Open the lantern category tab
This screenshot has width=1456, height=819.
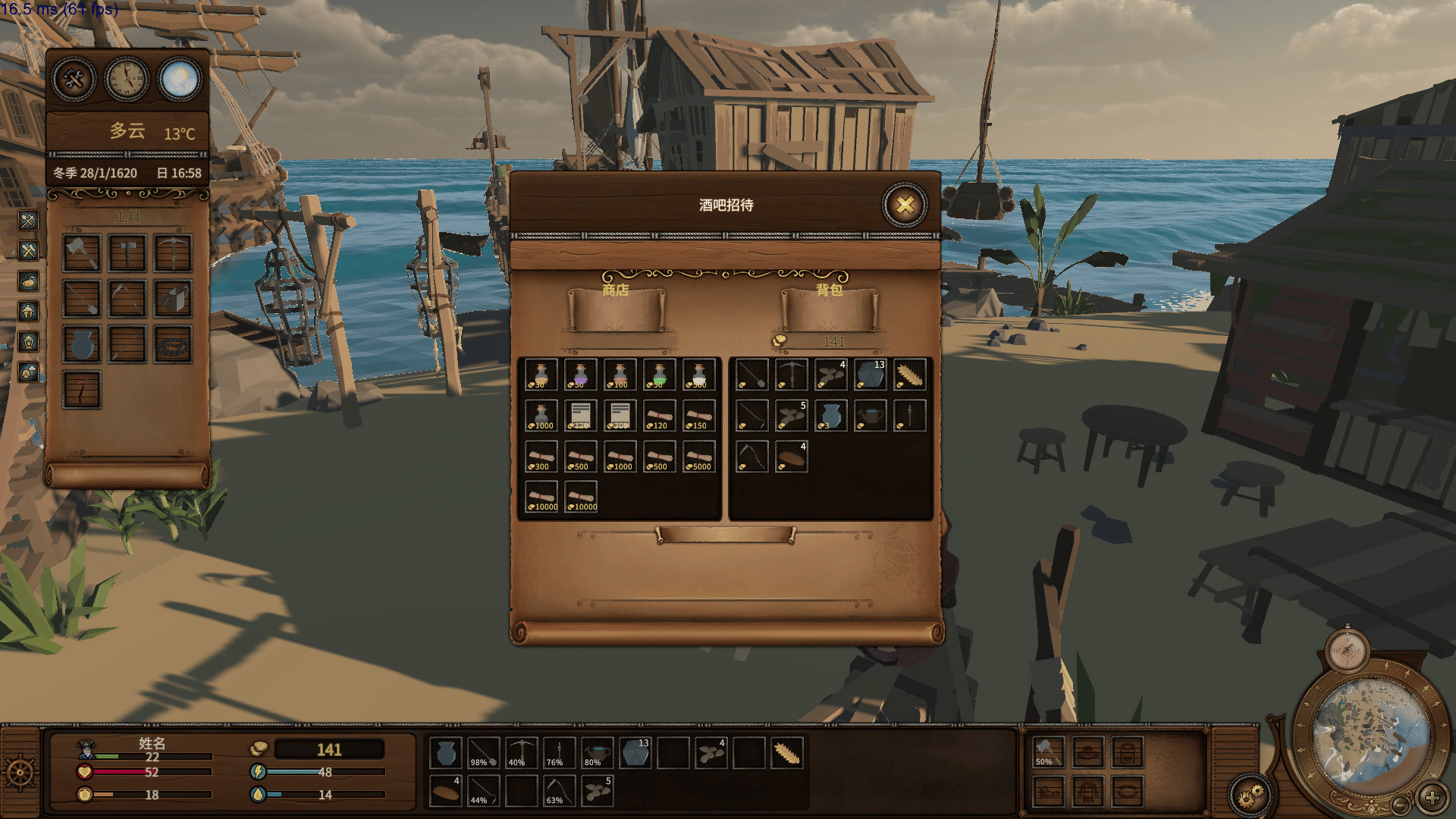point(28,342)
